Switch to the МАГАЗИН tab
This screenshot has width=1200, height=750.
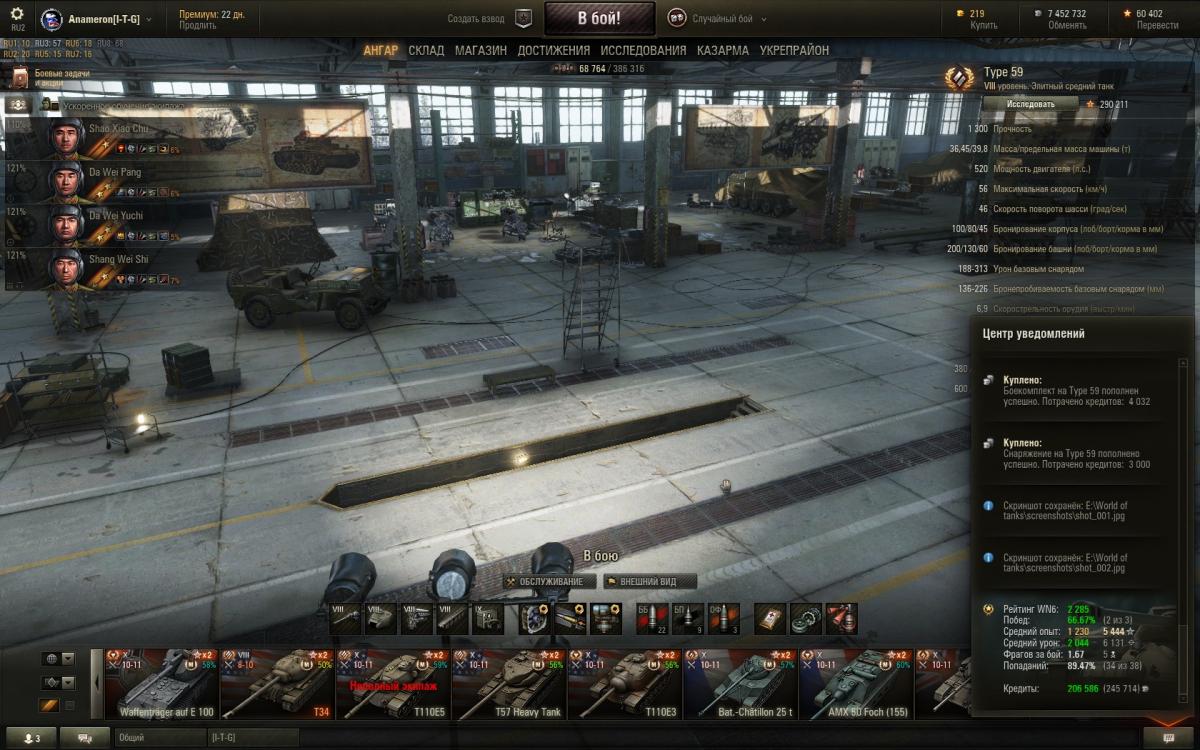point(480,50)
